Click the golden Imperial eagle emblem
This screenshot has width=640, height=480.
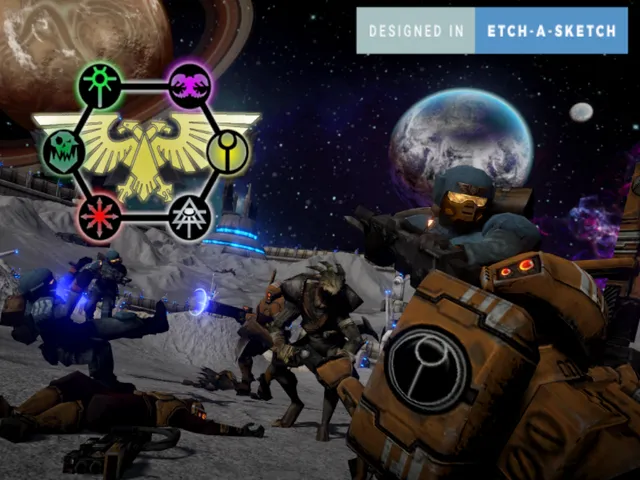point(146,150)
